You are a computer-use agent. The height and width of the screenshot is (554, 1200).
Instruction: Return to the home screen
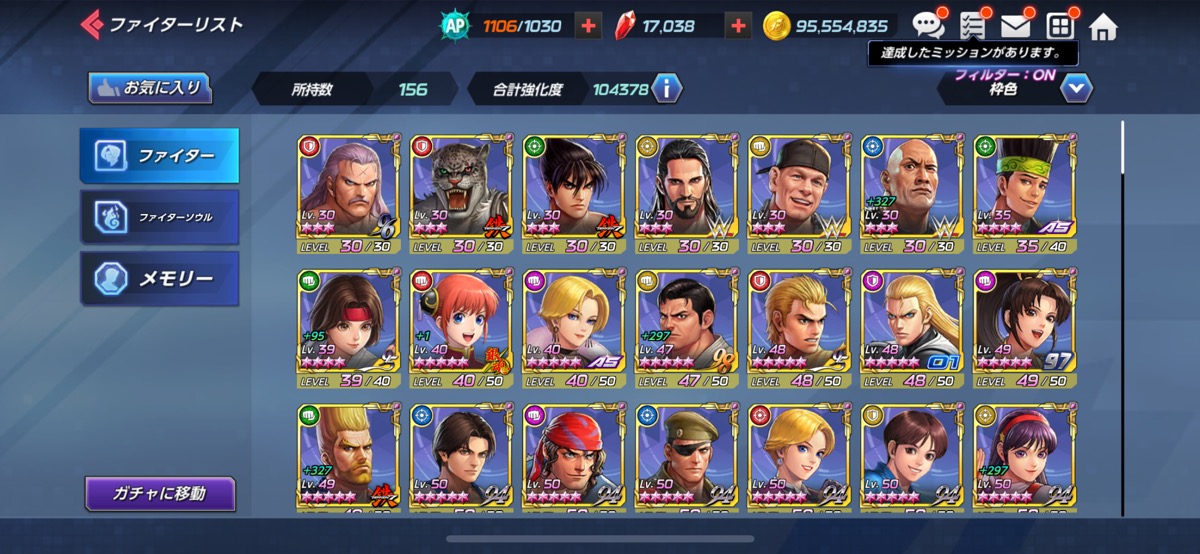(x=1102, y=26)
